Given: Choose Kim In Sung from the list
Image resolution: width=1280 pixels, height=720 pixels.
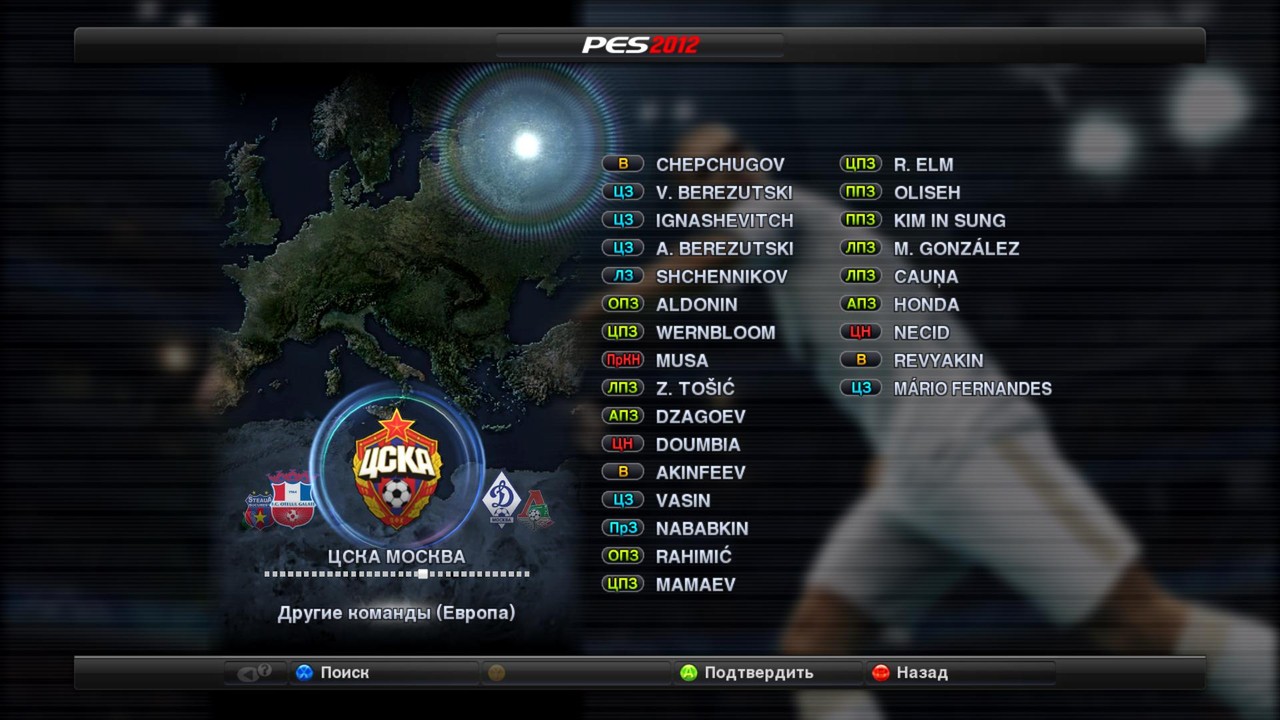Looking at the screenshot, I should [x=949, y=220].
